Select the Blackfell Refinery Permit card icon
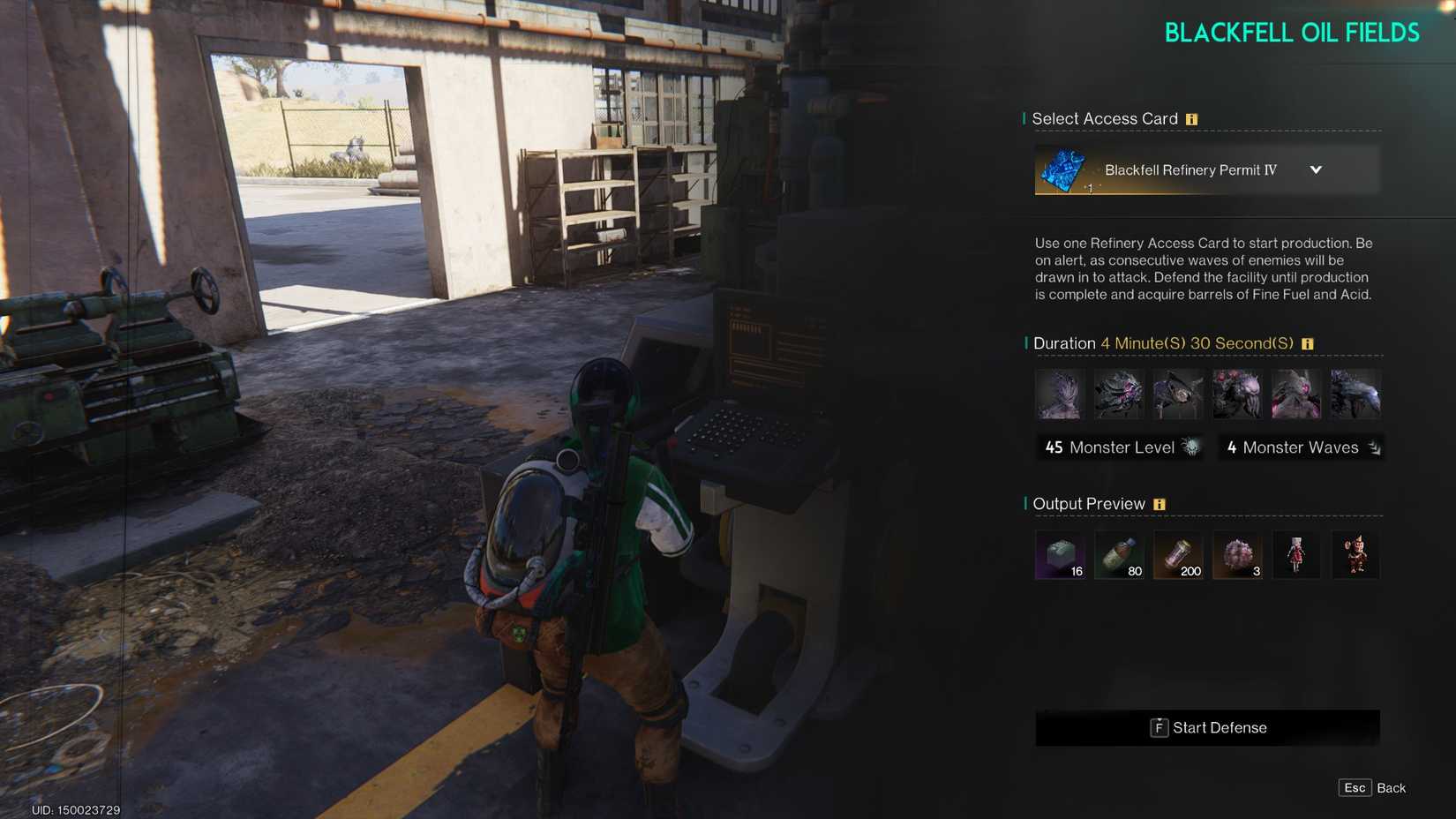The height and width of the screenshot is (819, 1456). [1065, 169]
